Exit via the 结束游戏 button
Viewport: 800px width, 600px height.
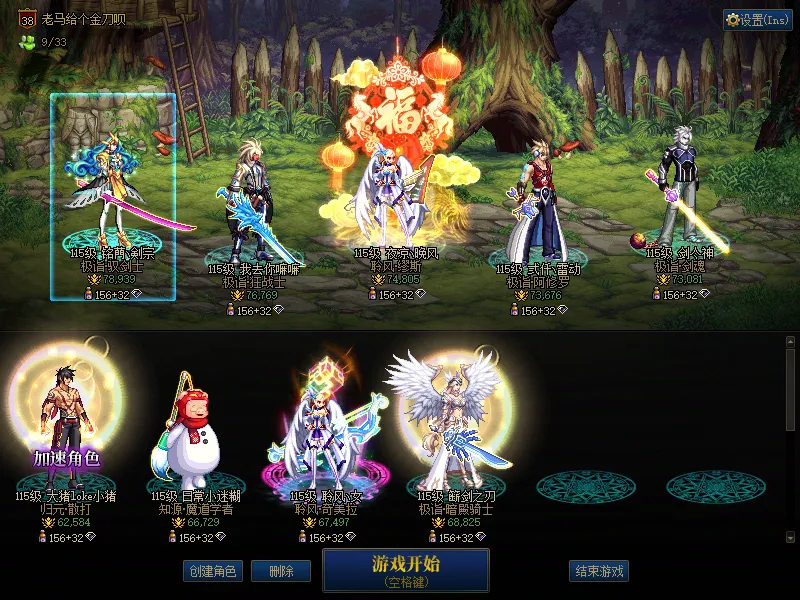coord(599,571)
